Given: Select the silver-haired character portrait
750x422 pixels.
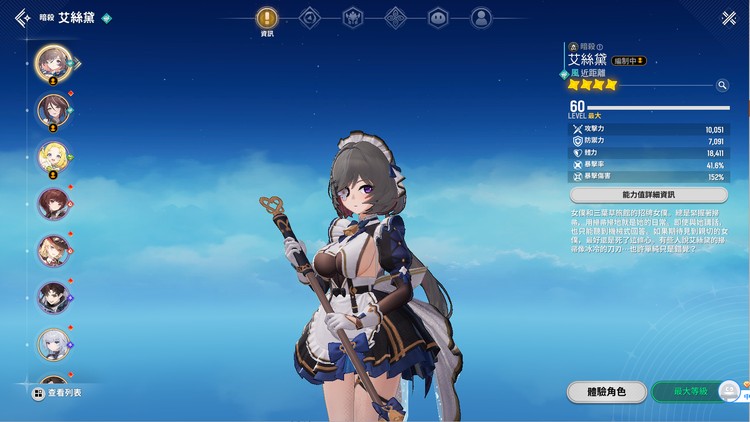Looking at the screenshot, I should coord(52,344).
